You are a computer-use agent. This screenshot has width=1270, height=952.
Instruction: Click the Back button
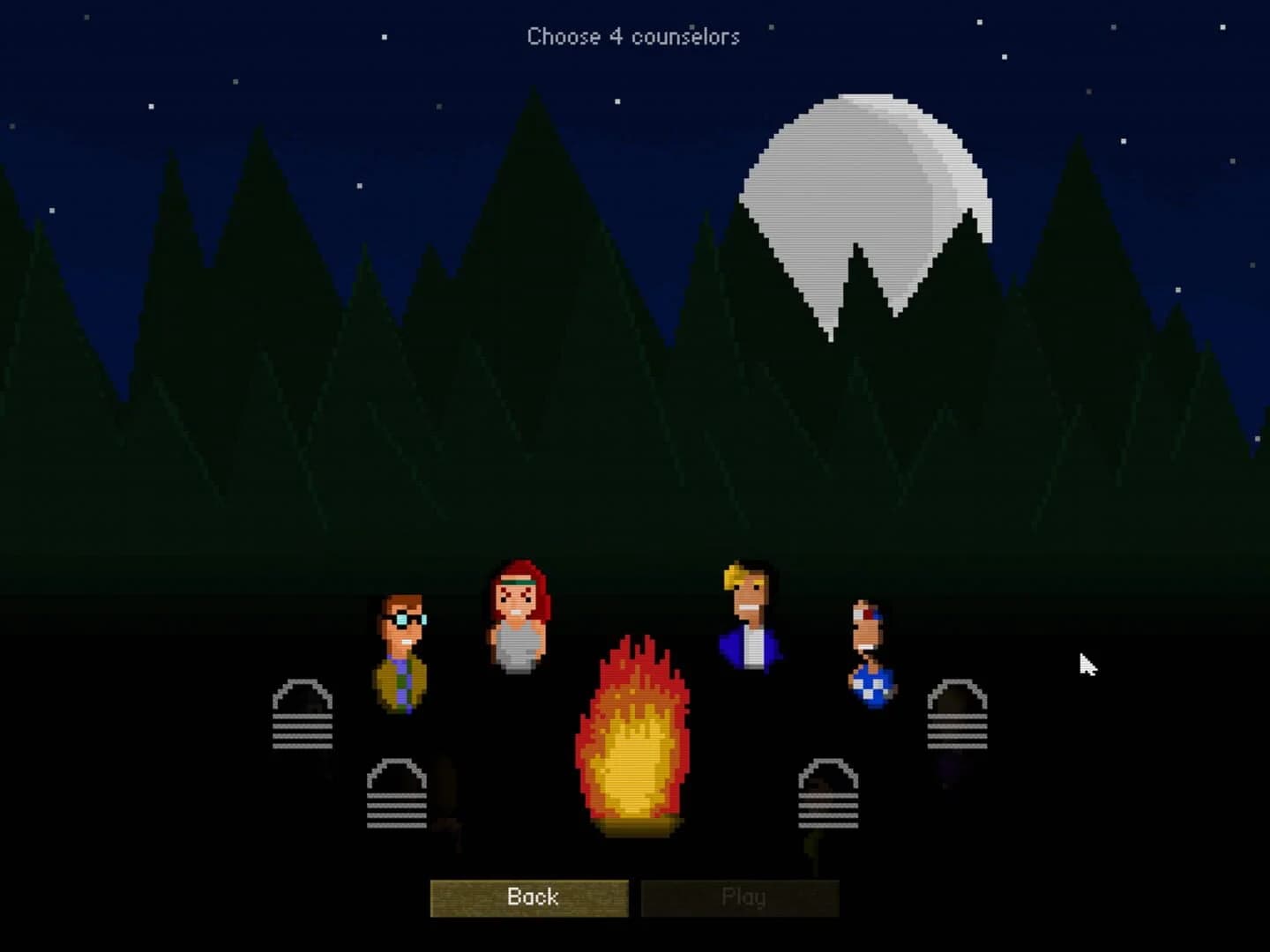tap(530, 896)
